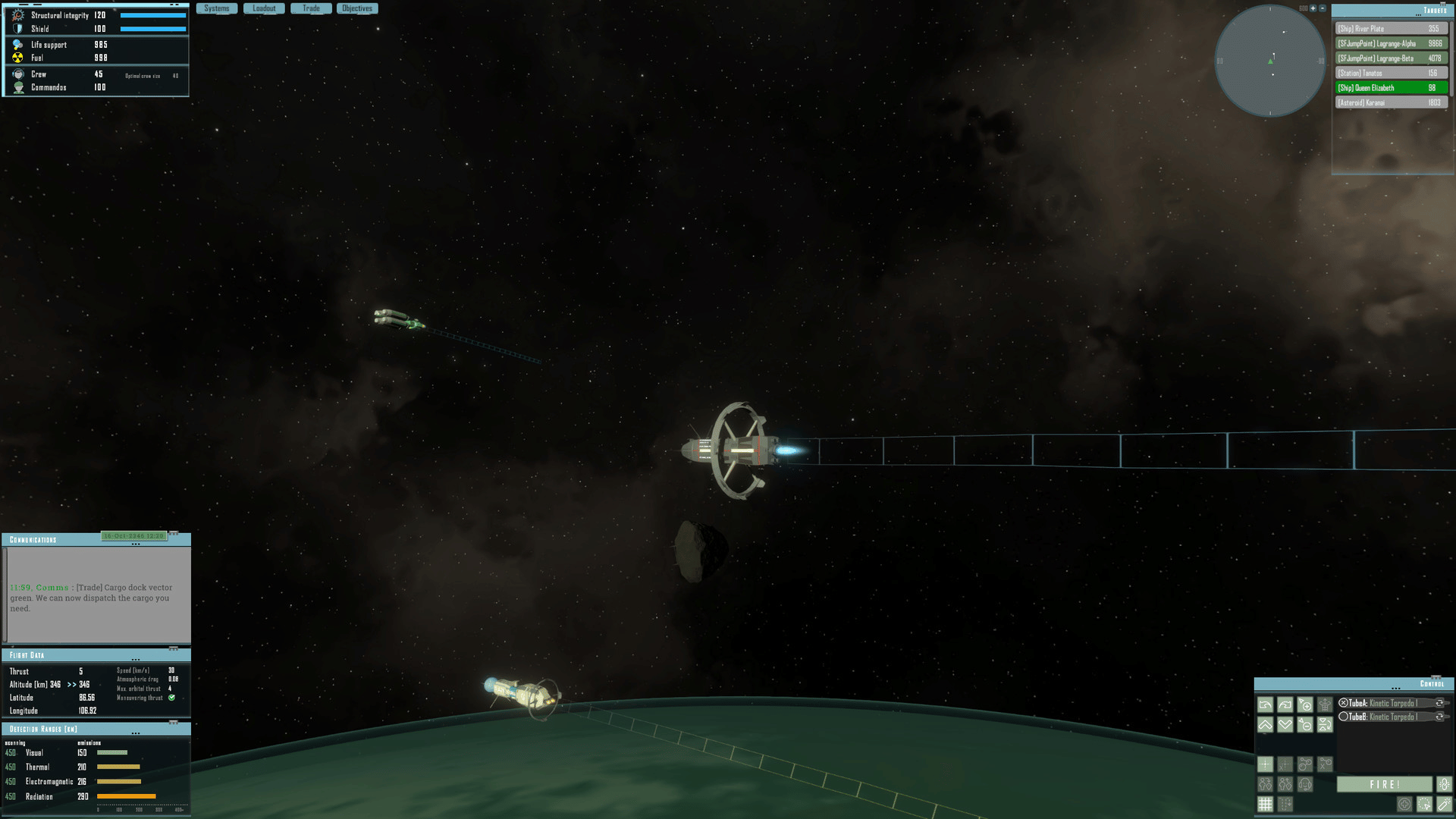Target the ship River Plate
Screen dimensions: 1456x819
pos(1391,29)
